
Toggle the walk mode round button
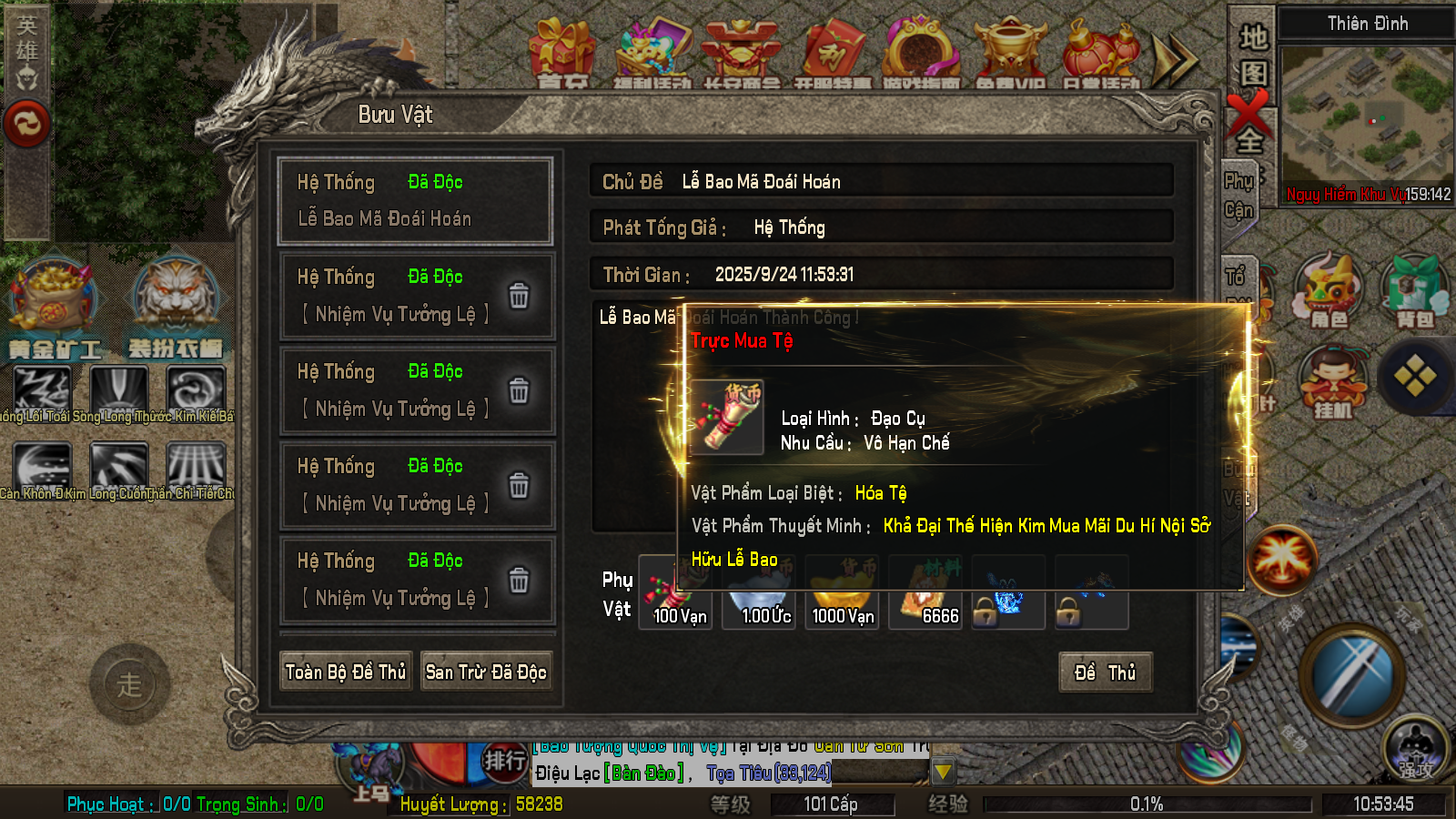tap(129, 684)
